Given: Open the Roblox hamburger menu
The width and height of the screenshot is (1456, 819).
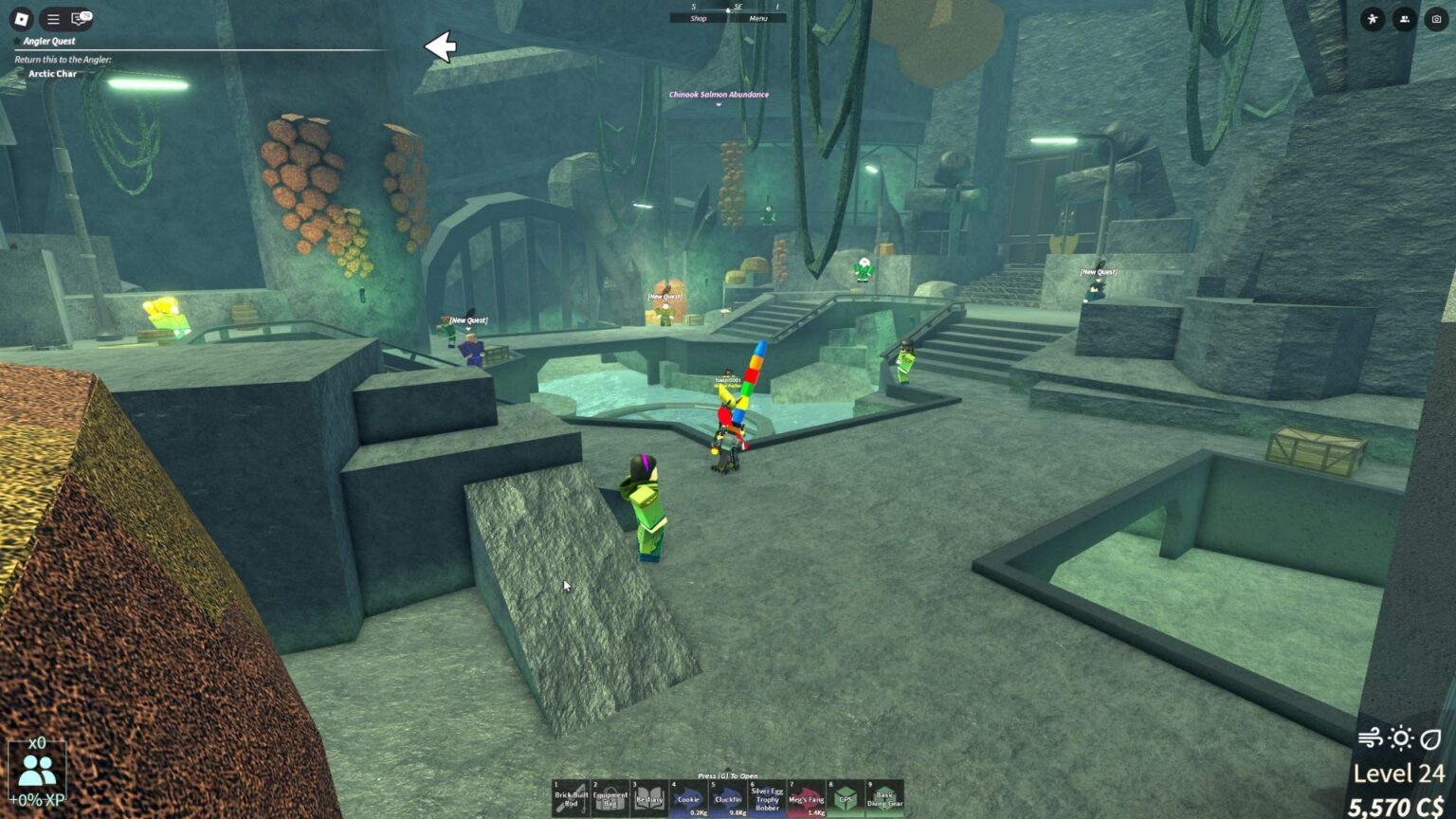Looking at the screenshot, I should point(52,18).
